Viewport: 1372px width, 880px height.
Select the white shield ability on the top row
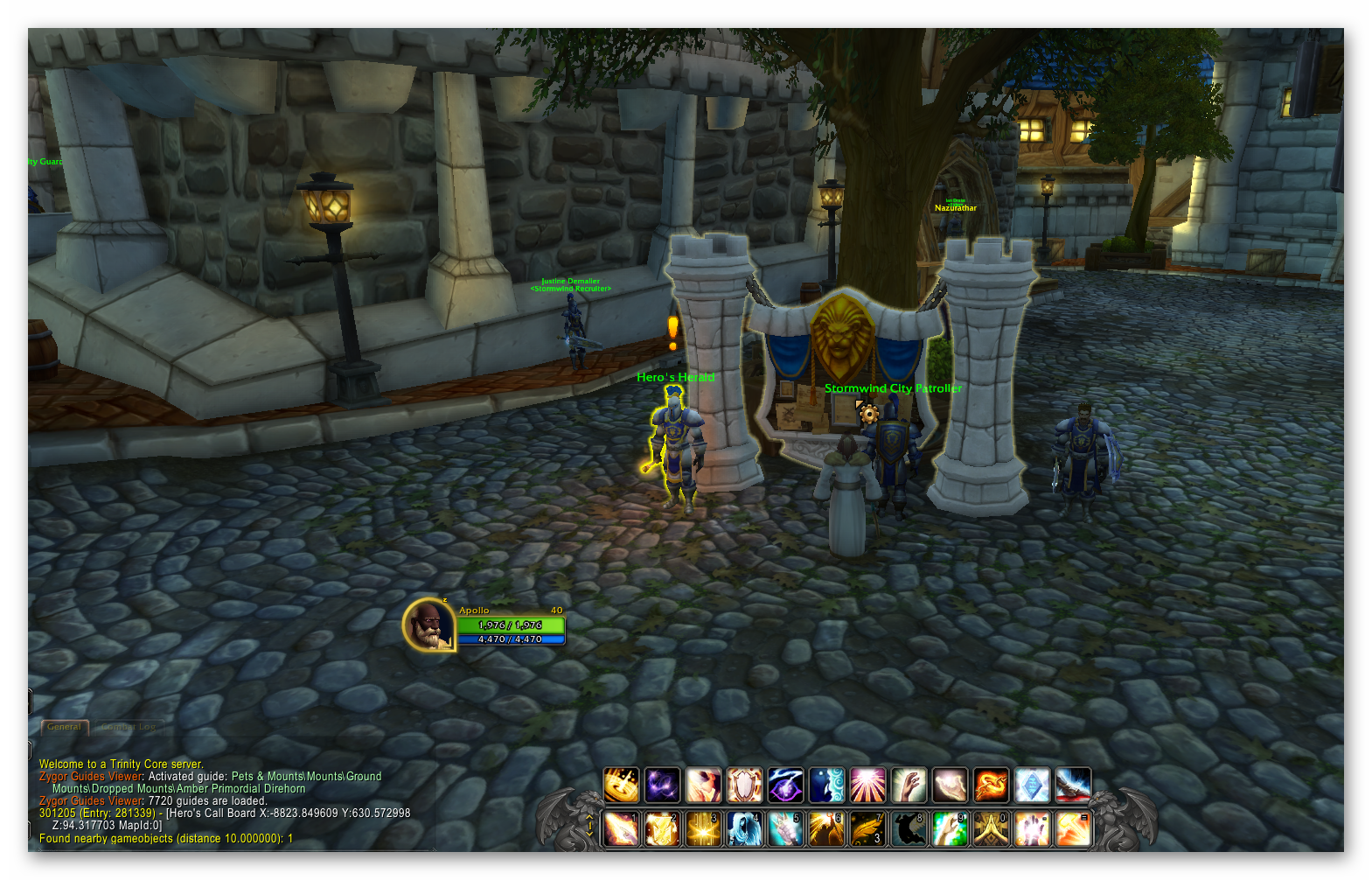click(746, 785)
